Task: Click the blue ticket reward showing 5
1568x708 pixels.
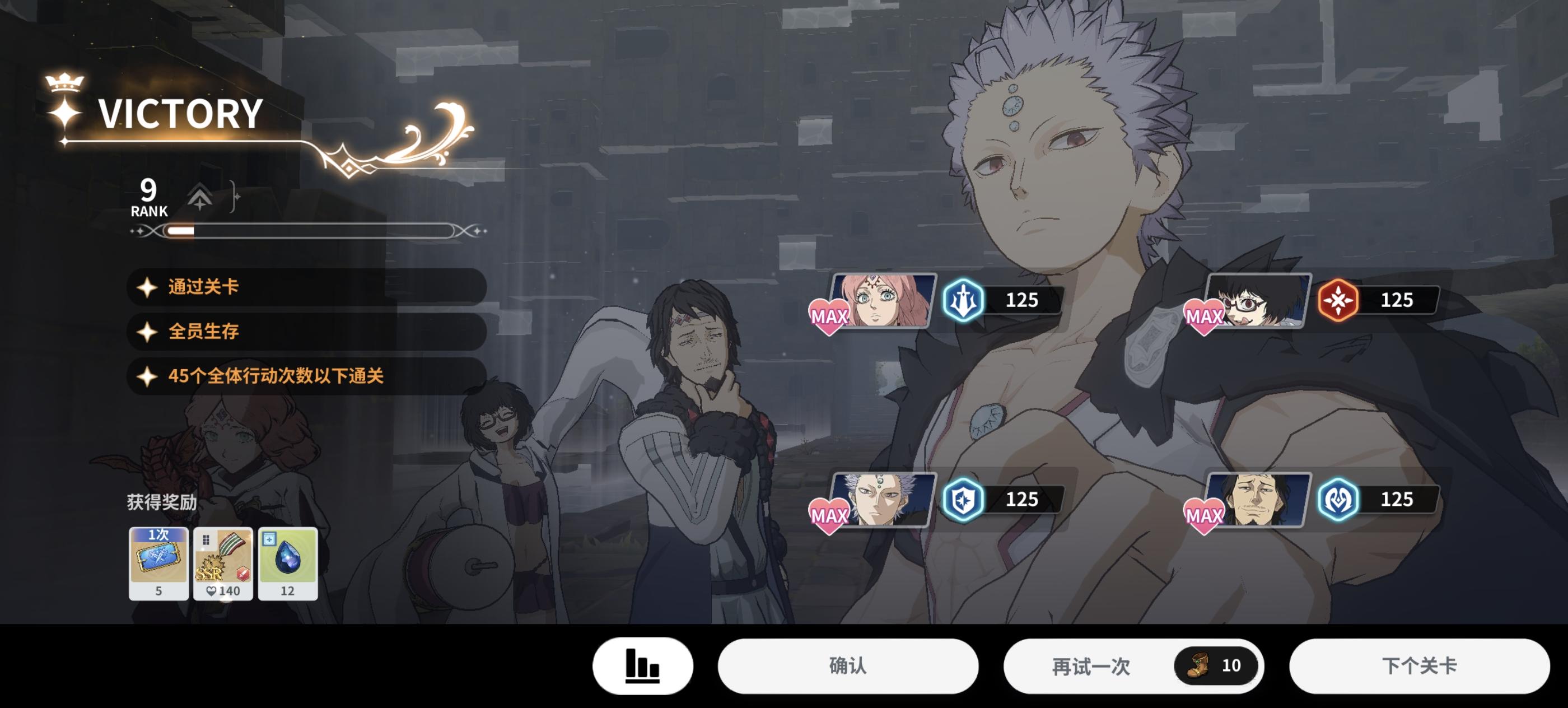Action: [158, 563]
